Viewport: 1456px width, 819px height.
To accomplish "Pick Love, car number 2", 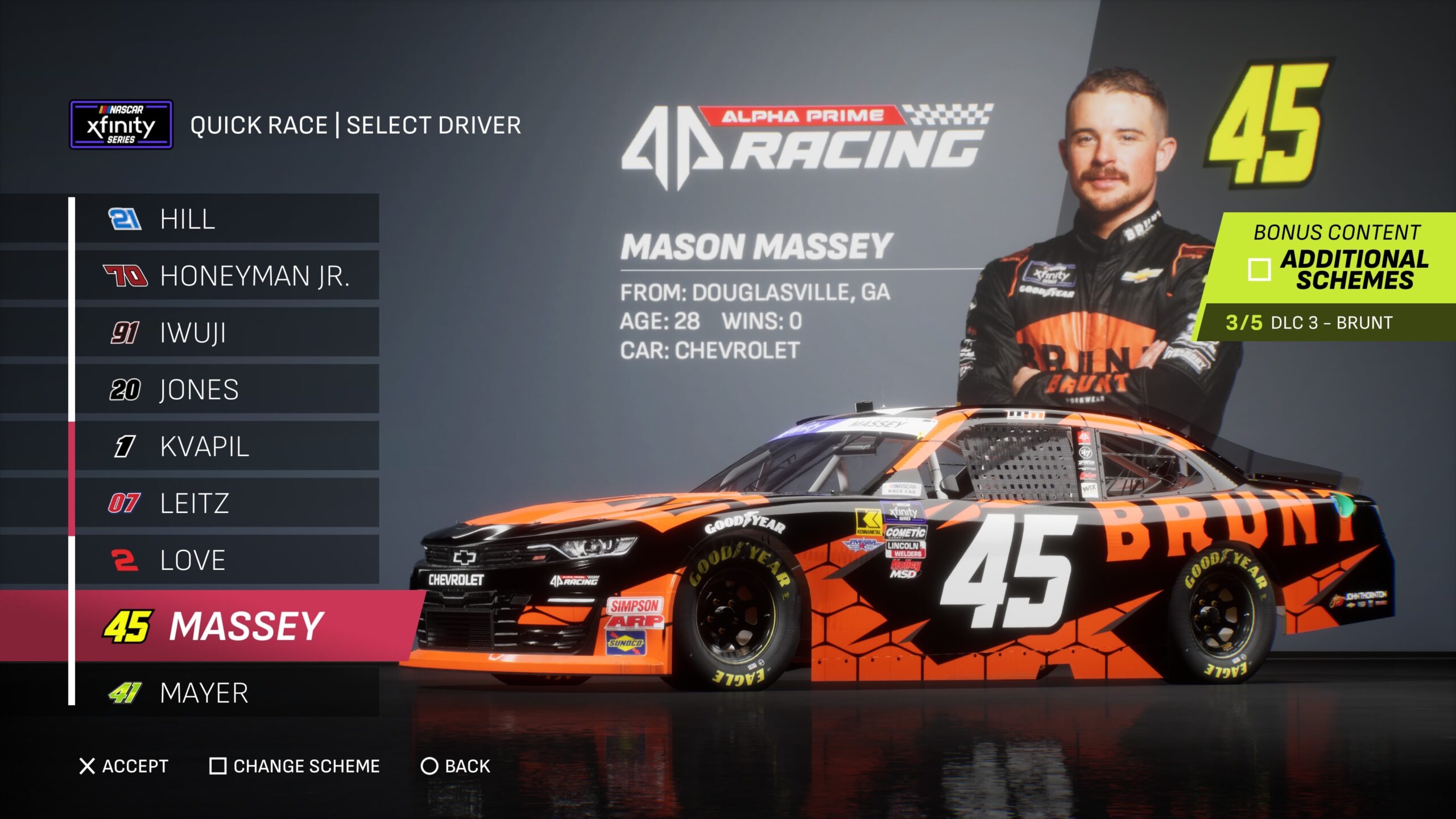I will 226,560.
